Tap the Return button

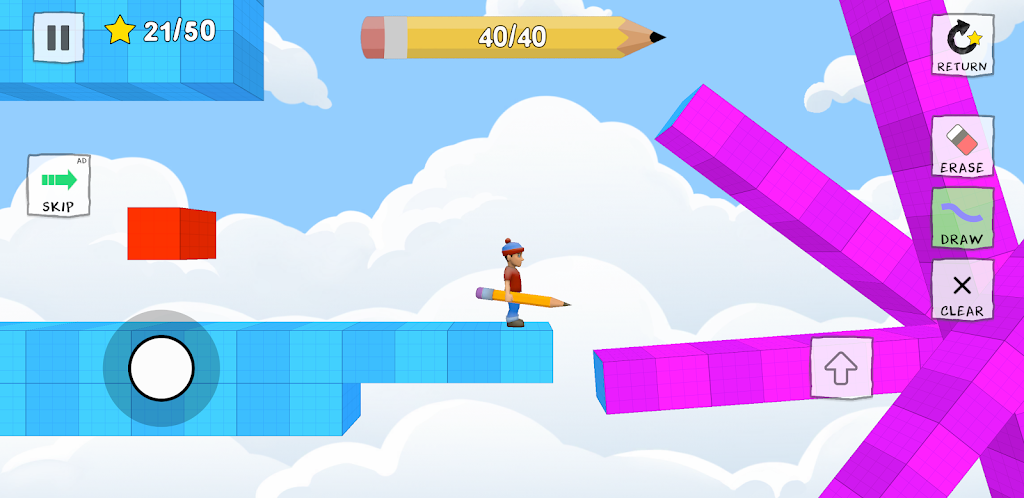click(x=962, y=45)
